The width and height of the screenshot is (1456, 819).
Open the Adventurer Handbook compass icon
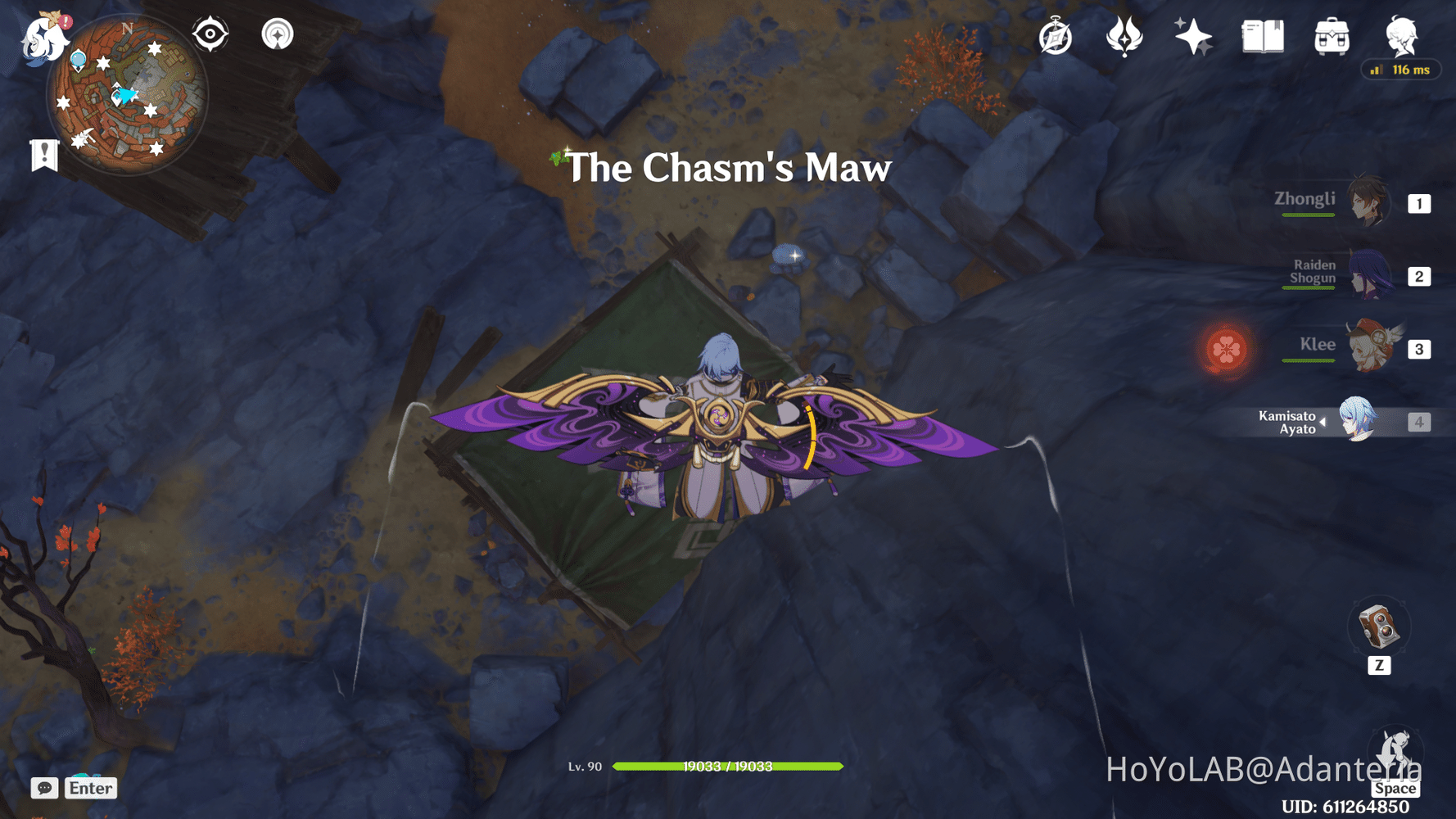[1056, 34]
